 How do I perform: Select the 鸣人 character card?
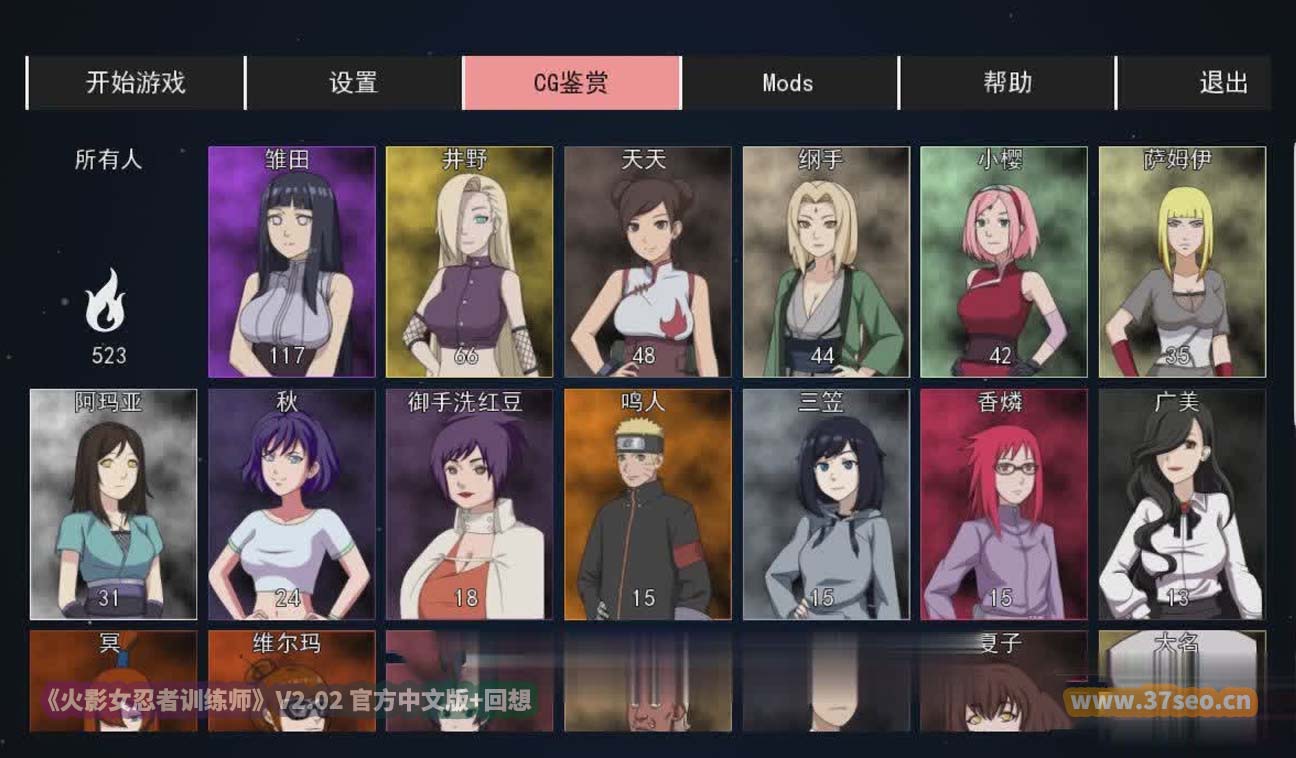(x=647, y=504)
